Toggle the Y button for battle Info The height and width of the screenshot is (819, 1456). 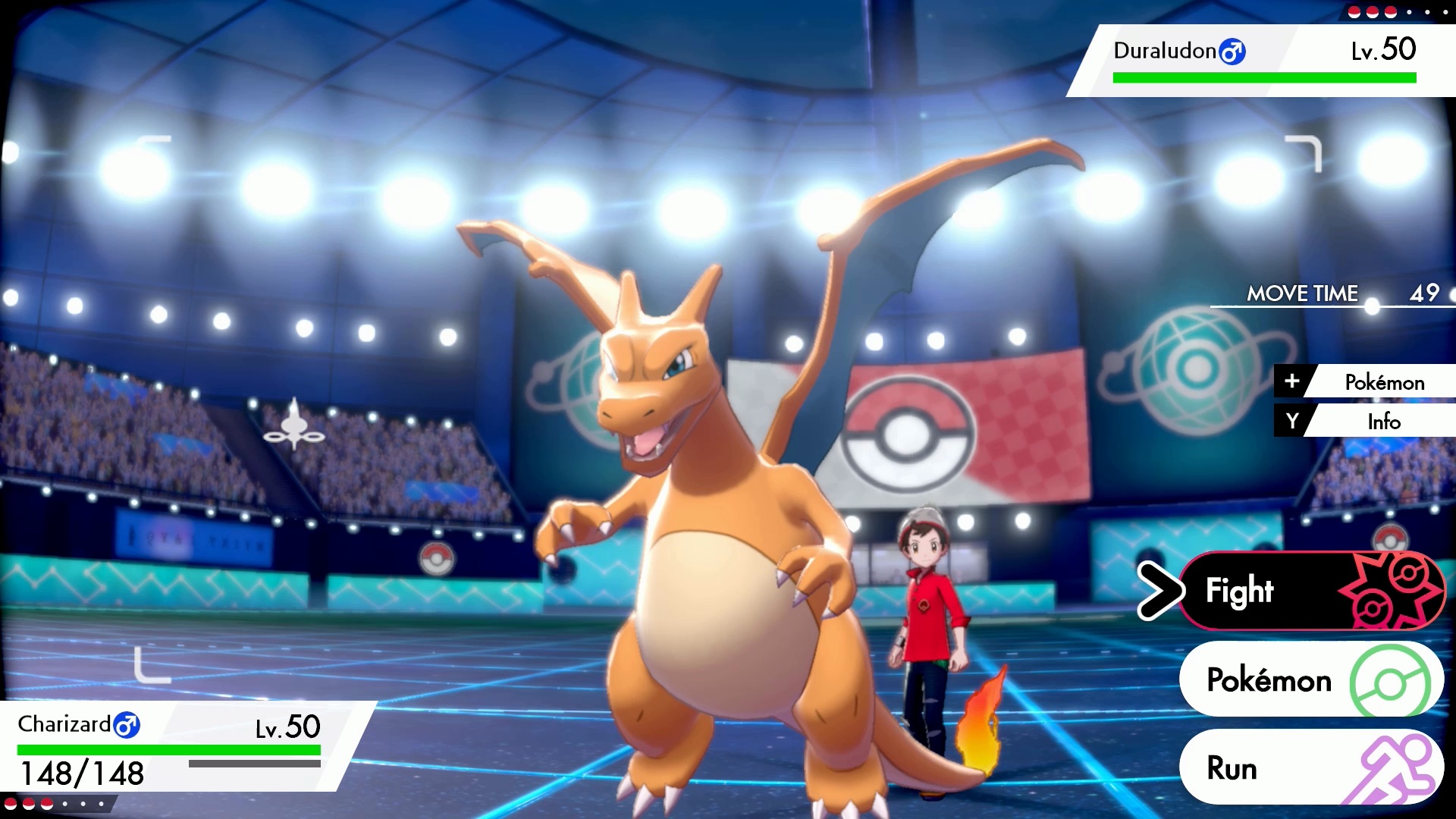(1292, 422)
